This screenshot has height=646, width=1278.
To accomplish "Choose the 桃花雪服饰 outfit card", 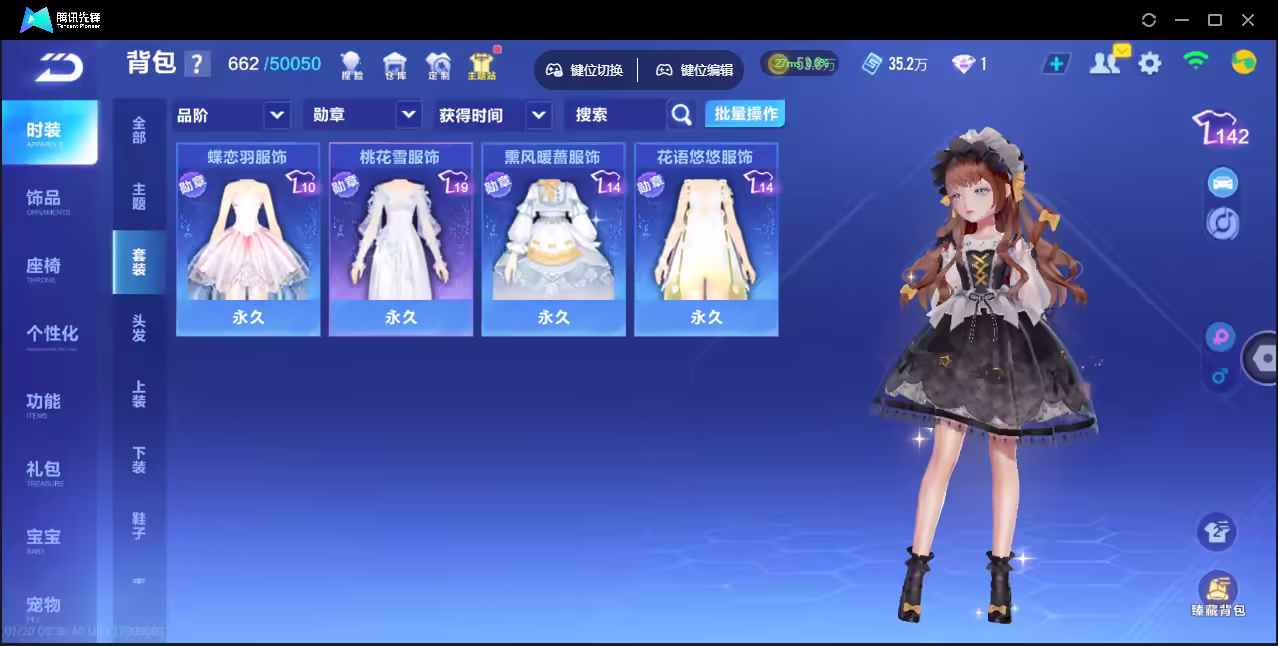I will pos(400,239).
